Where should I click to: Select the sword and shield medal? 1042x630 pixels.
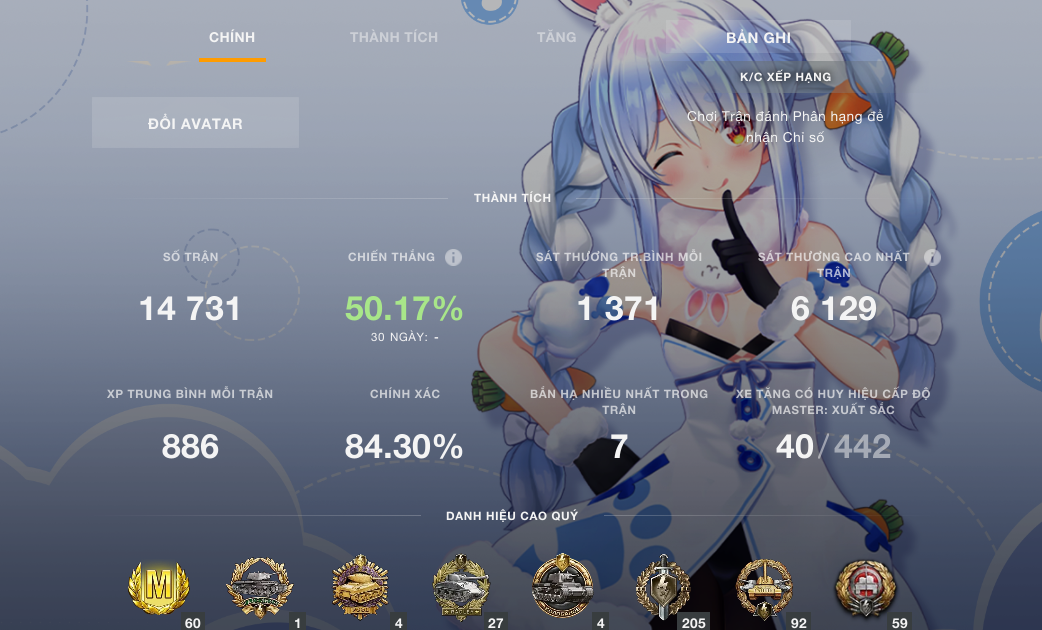coord(663,587)
